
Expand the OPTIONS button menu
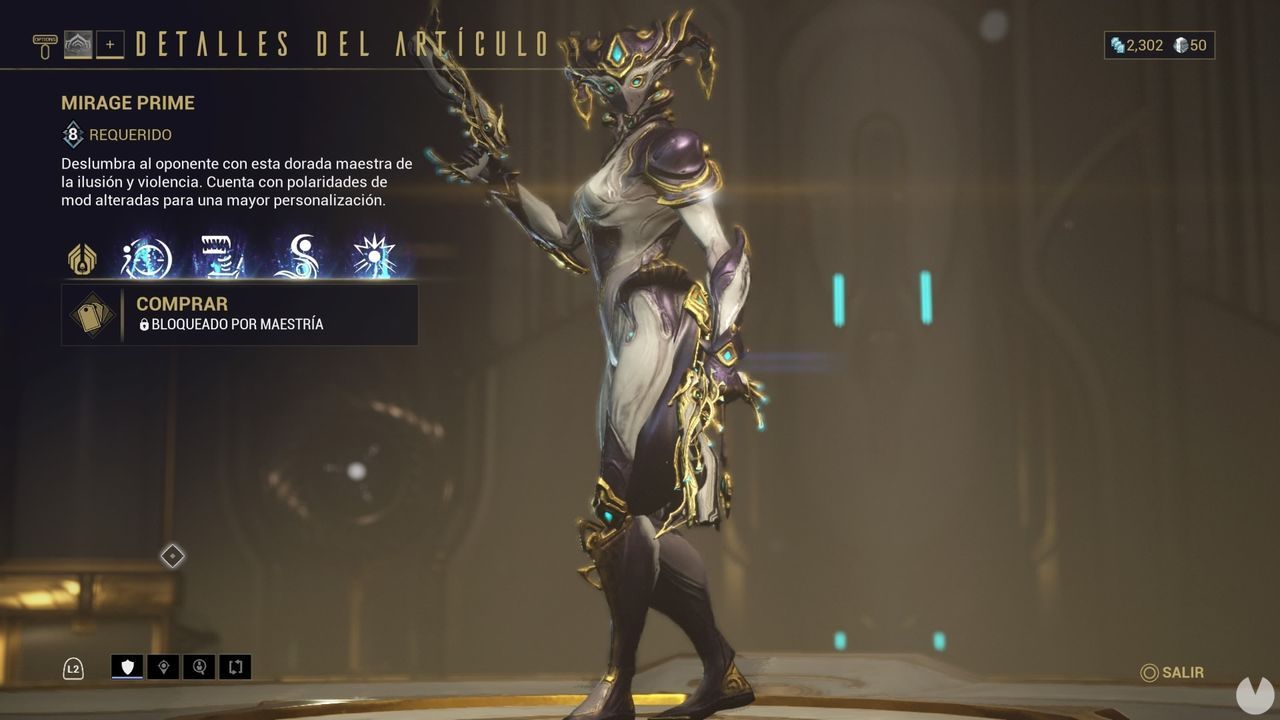coord(43,42)
